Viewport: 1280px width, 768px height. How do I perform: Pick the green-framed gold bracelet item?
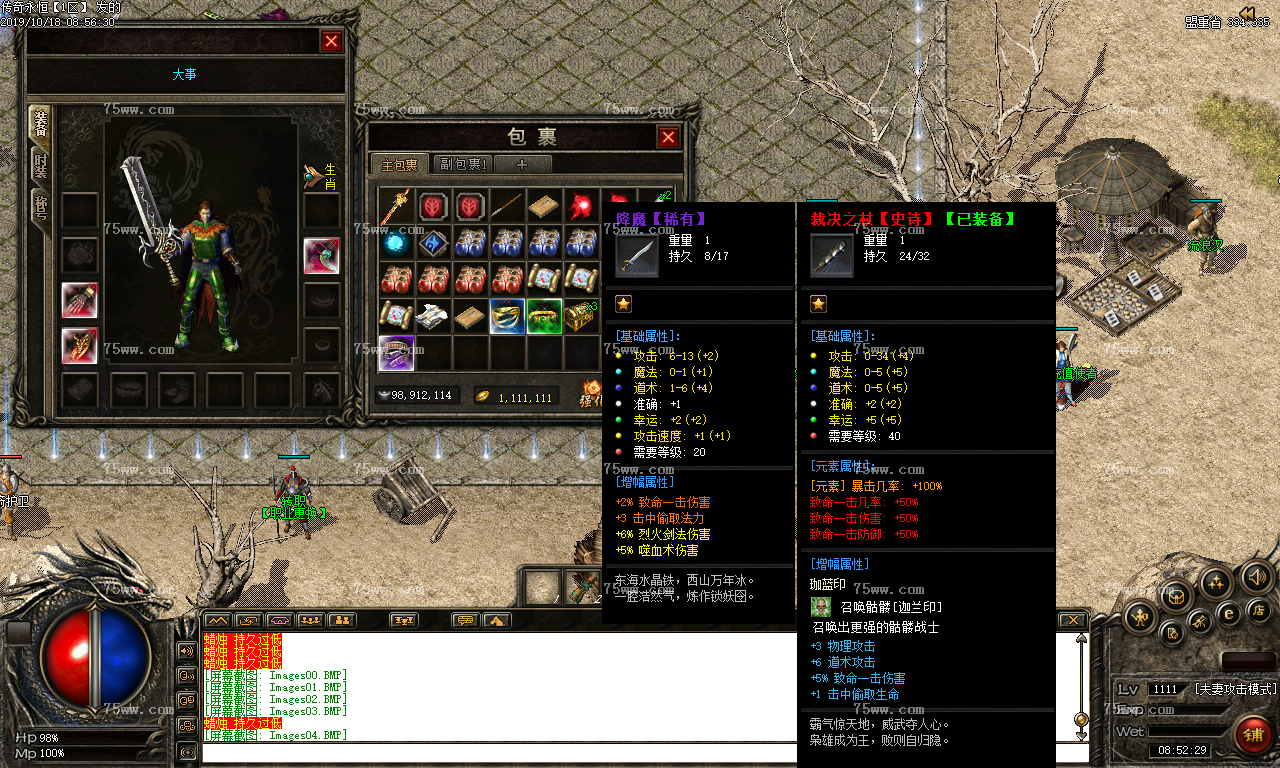pyautogui.click(x=544, y=316)
